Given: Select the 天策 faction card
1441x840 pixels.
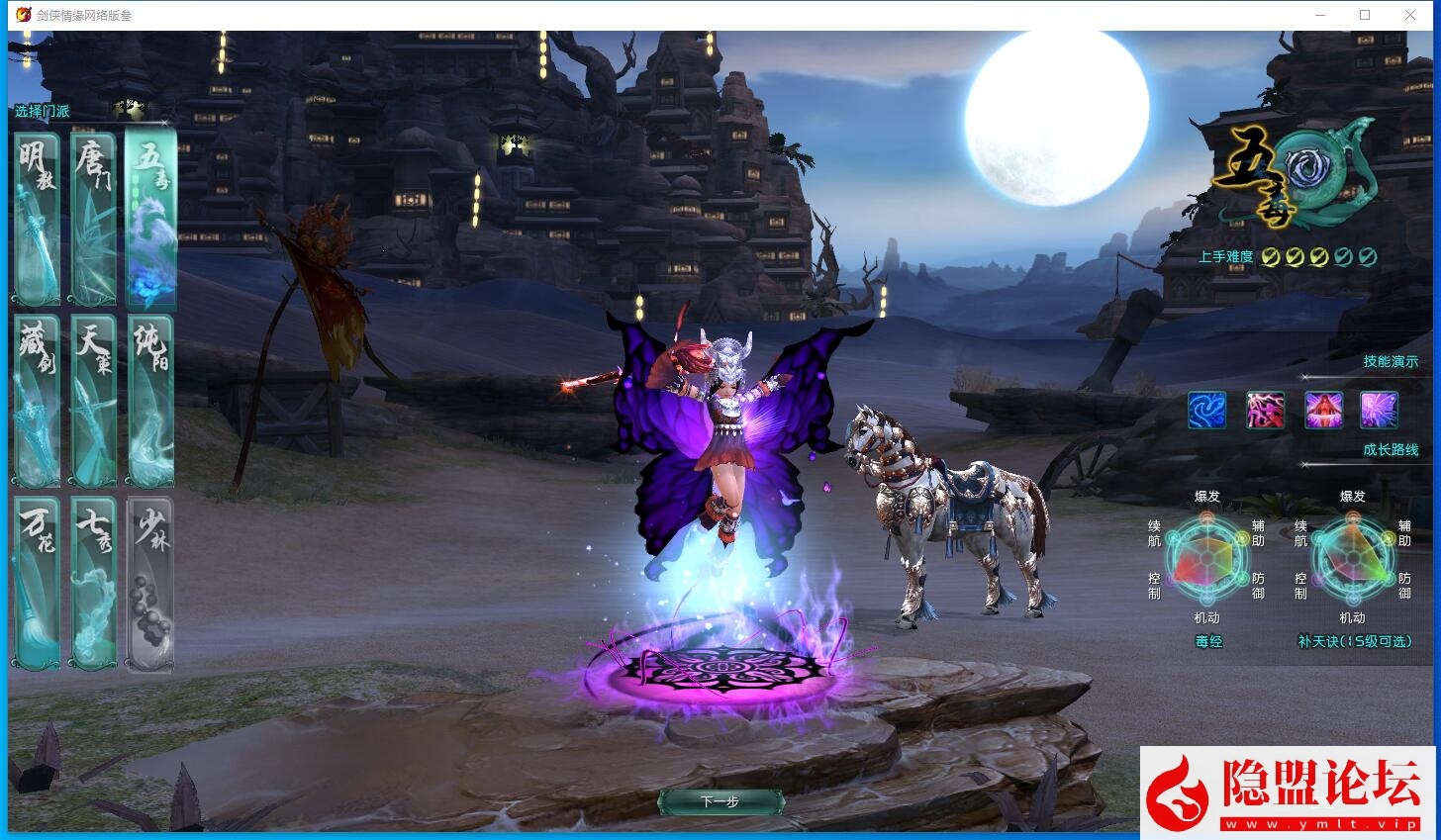Looking at the screenshot, I should coord(93,401).
